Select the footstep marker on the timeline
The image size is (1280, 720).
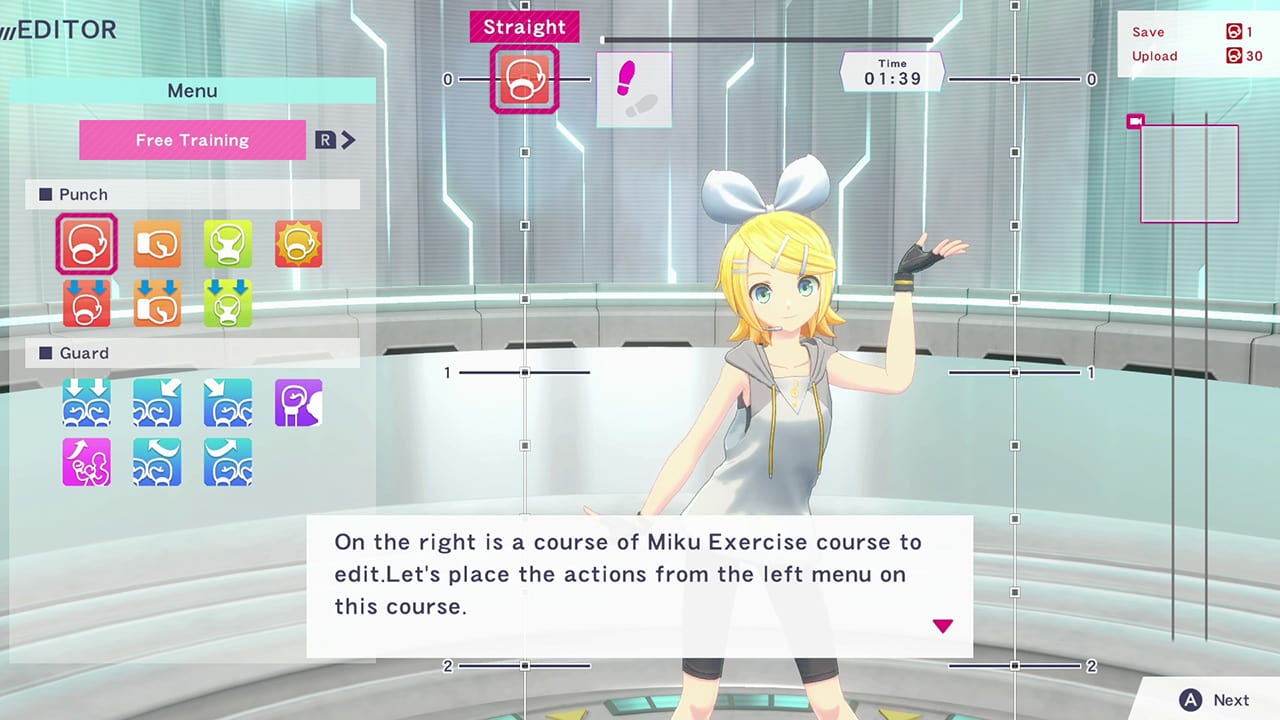[x=633, y=88]
